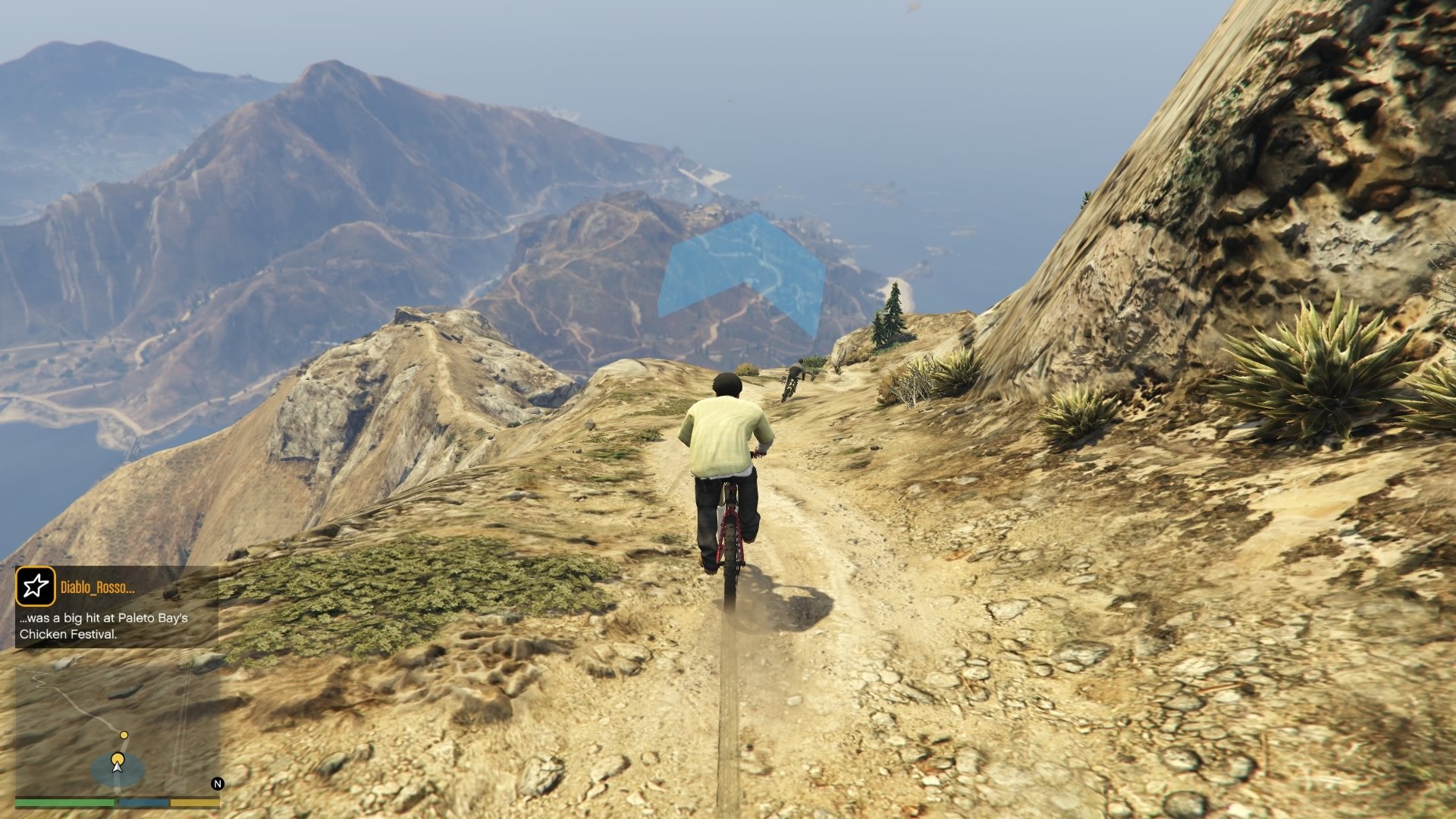Click the star icon on the notification
The image size is (1456, 819).
(36, 585)
